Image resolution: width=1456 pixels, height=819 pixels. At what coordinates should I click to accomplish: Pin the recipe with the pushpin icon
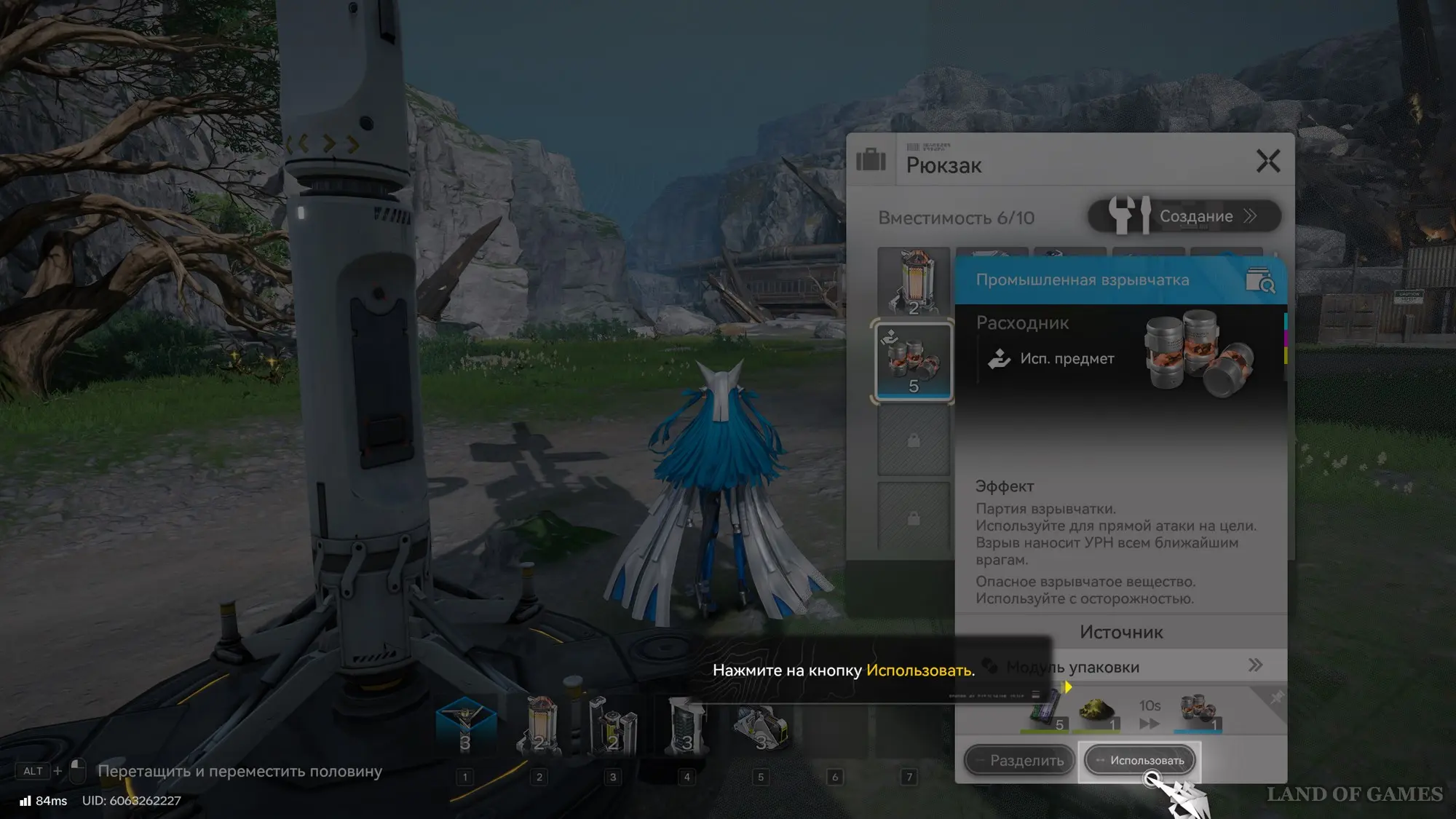[x=1275, y=699]
